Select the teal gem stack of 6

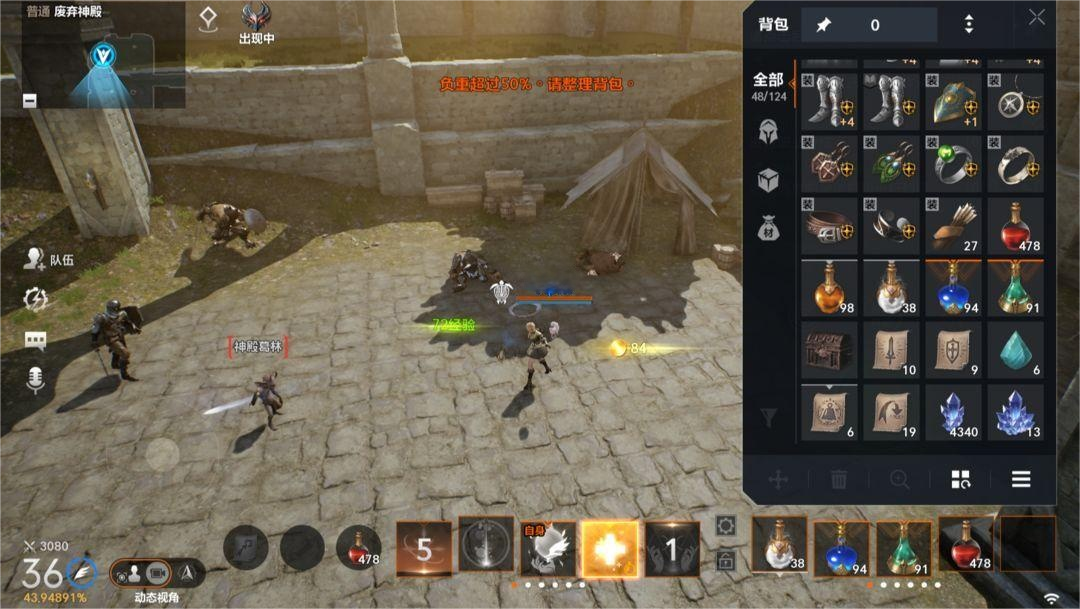(1016, 350)
